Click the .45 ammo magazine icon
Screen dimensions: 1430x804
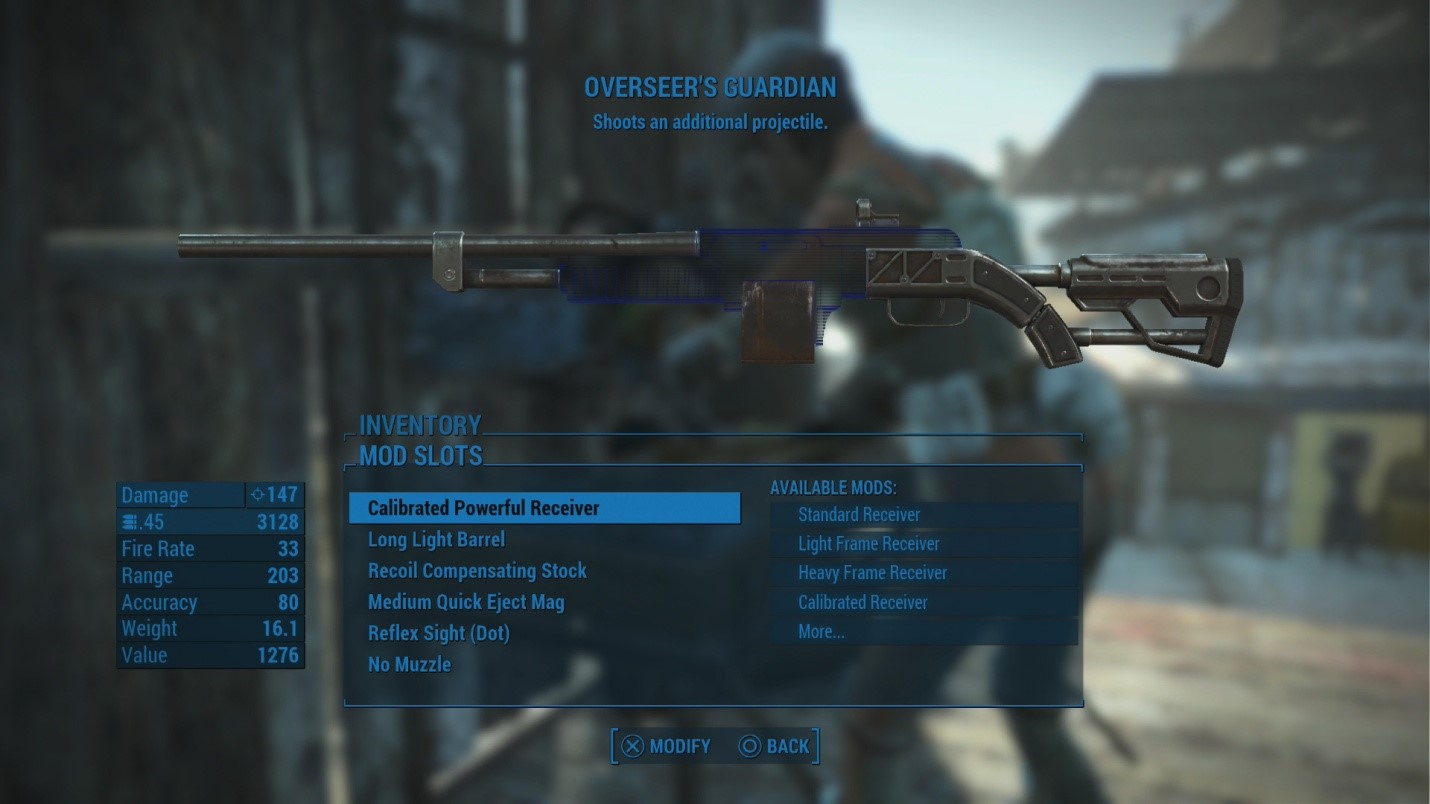tap(128, 521)
